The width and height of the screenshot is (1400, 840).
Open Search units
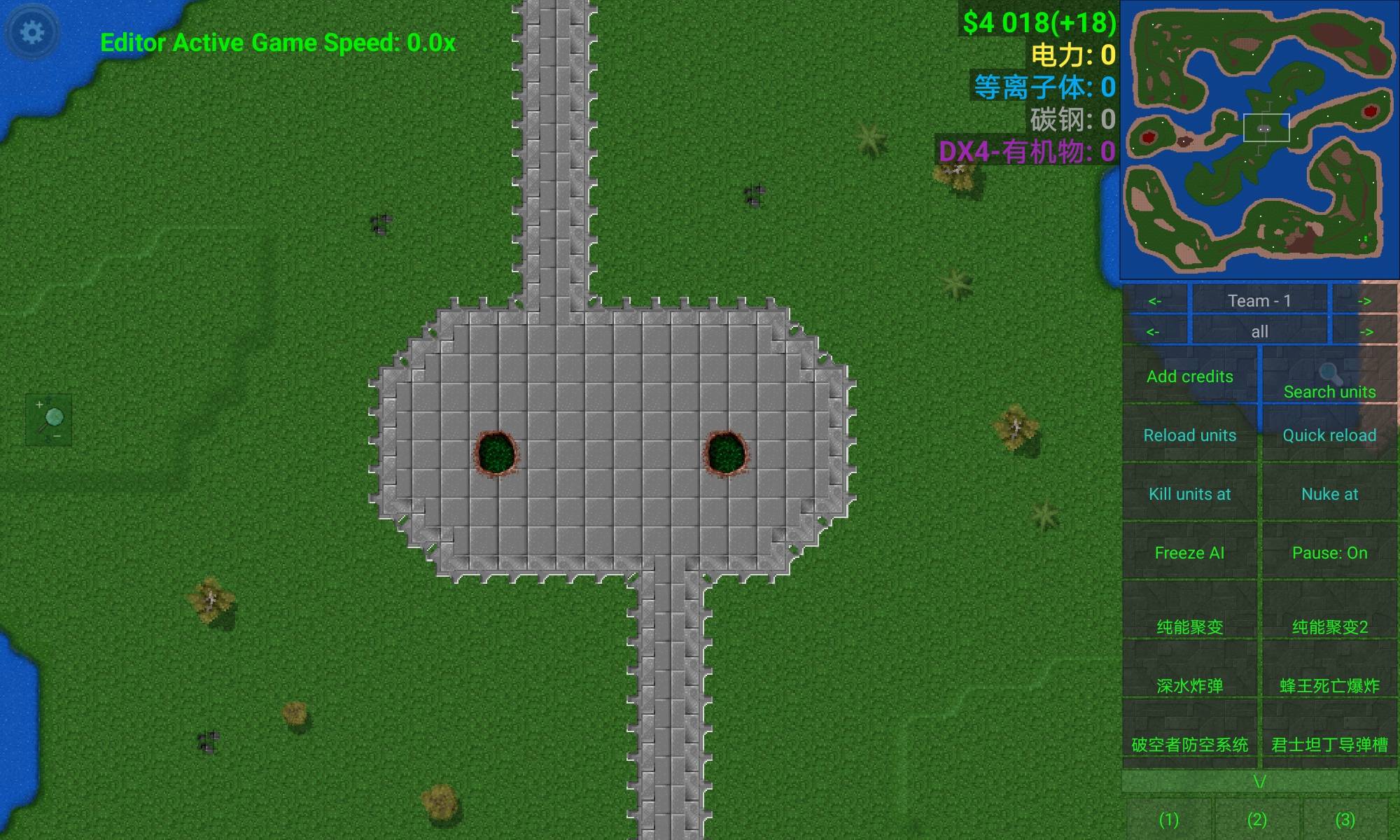pyautogui.click(x=1329, y=382)
